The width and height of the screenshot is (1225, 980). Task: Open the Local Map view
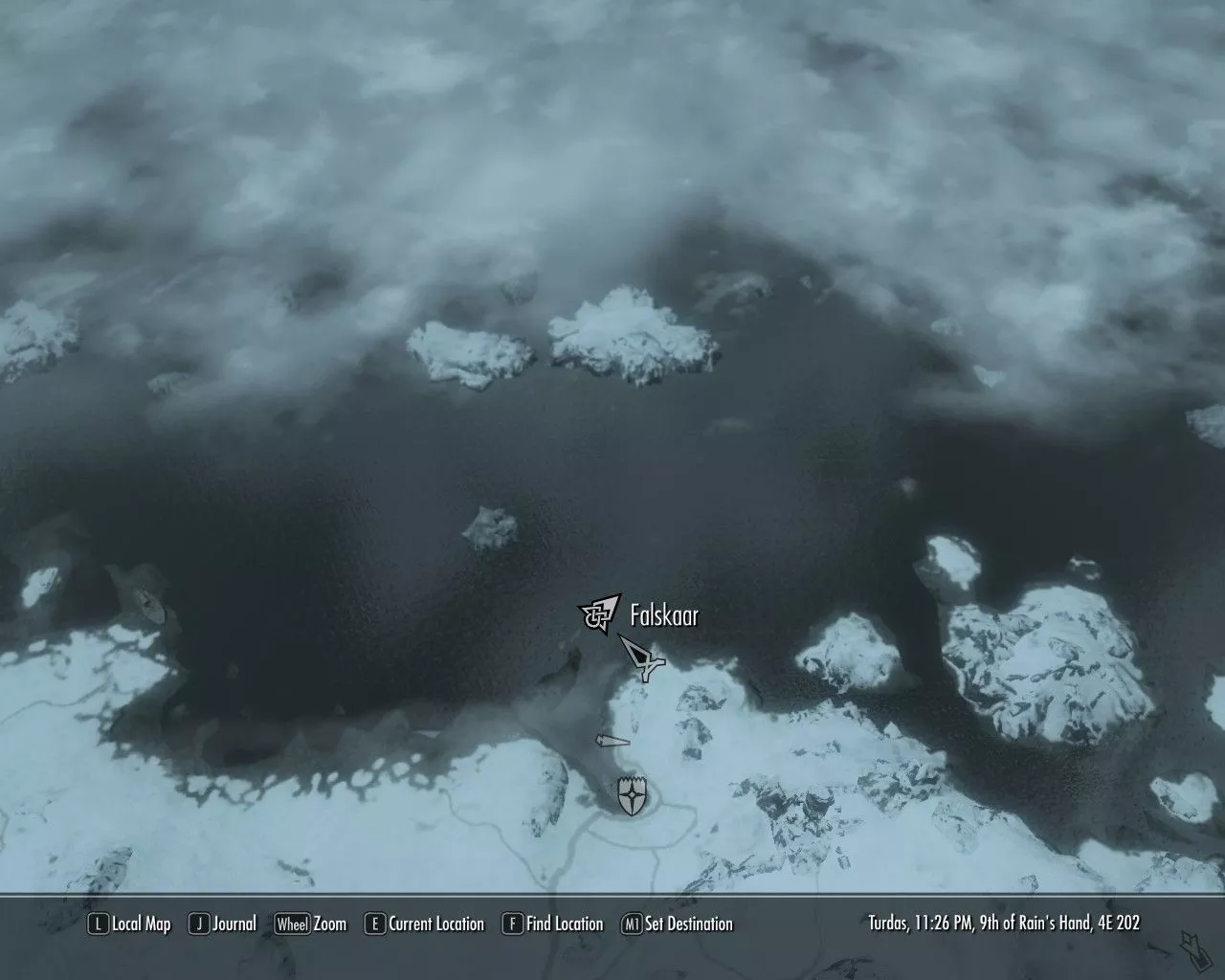pyautogui.click(x=129, y=924)
